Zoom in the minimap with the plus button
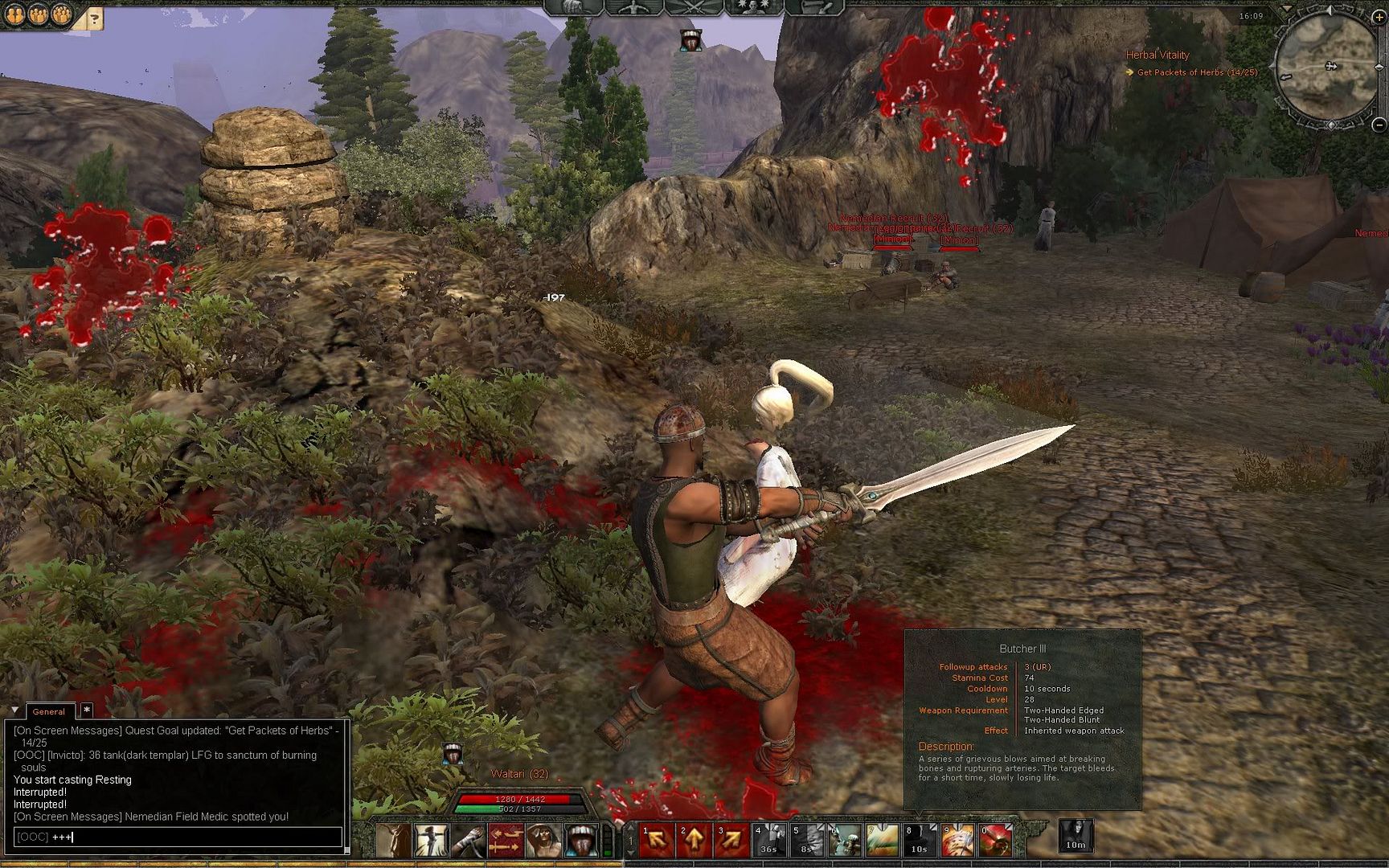The width and height of the screenshot is (1389, 868). [x=1378, y=17]
